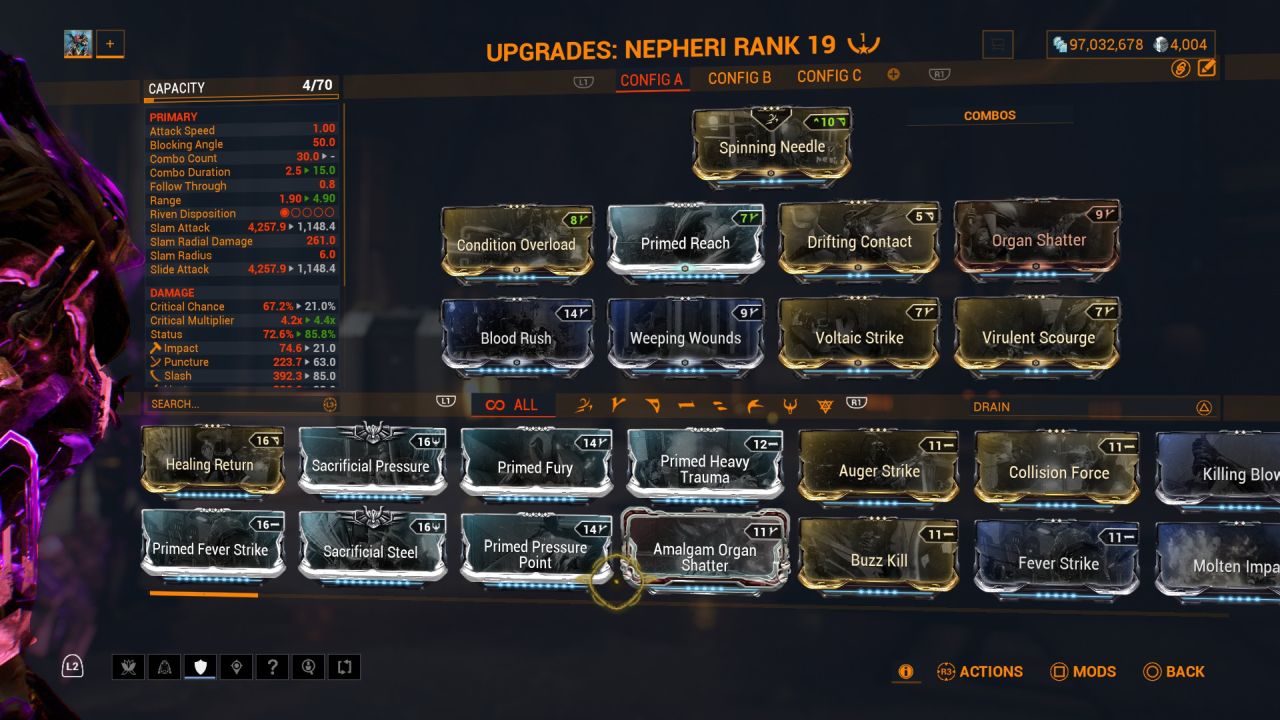Click the loadout swap icon in bottom bar
Viewport: 1280px width, 720px height.
[345, 667]
